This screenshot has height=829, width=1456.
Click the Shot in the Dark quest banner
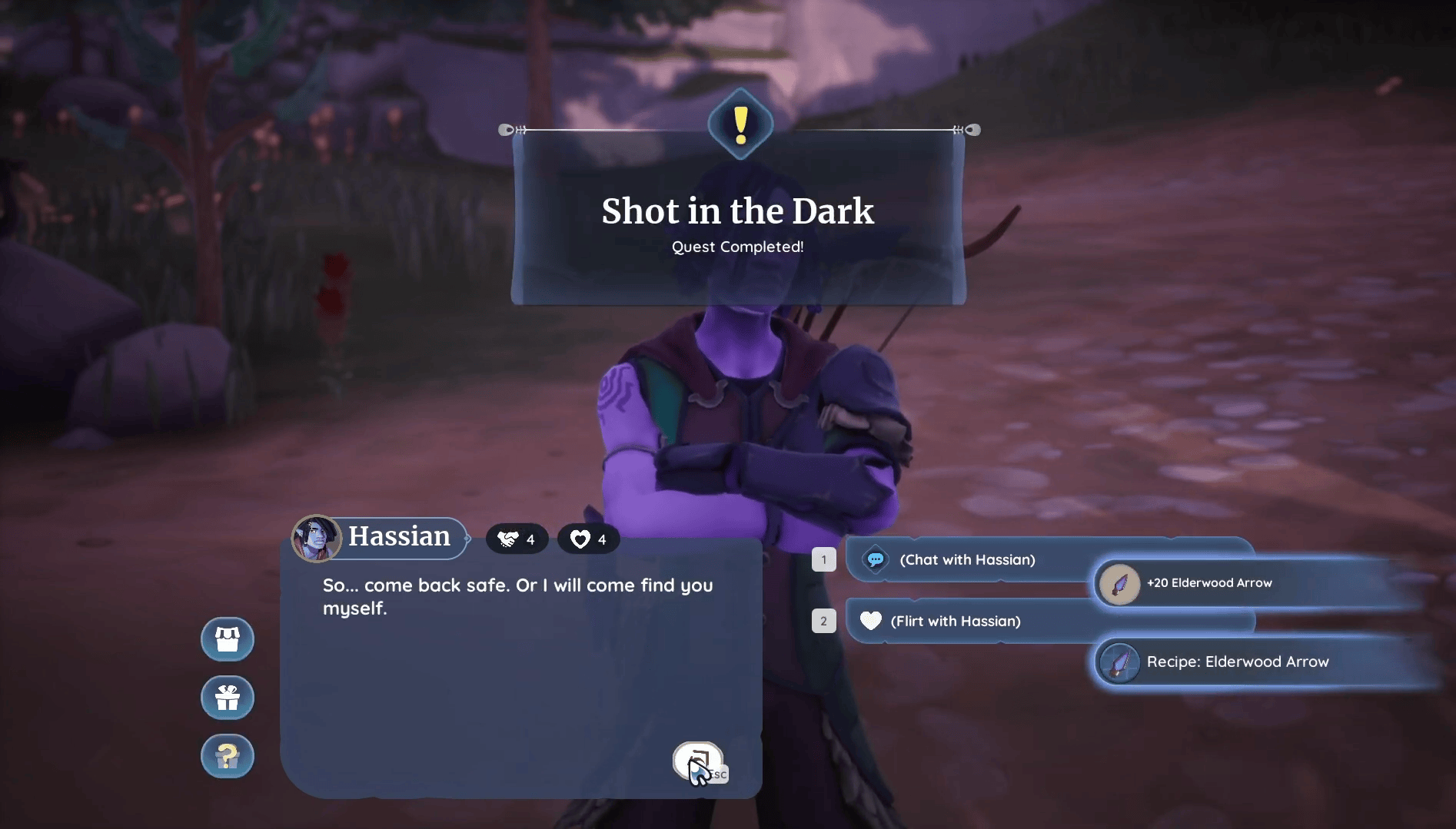click(738, 211)
